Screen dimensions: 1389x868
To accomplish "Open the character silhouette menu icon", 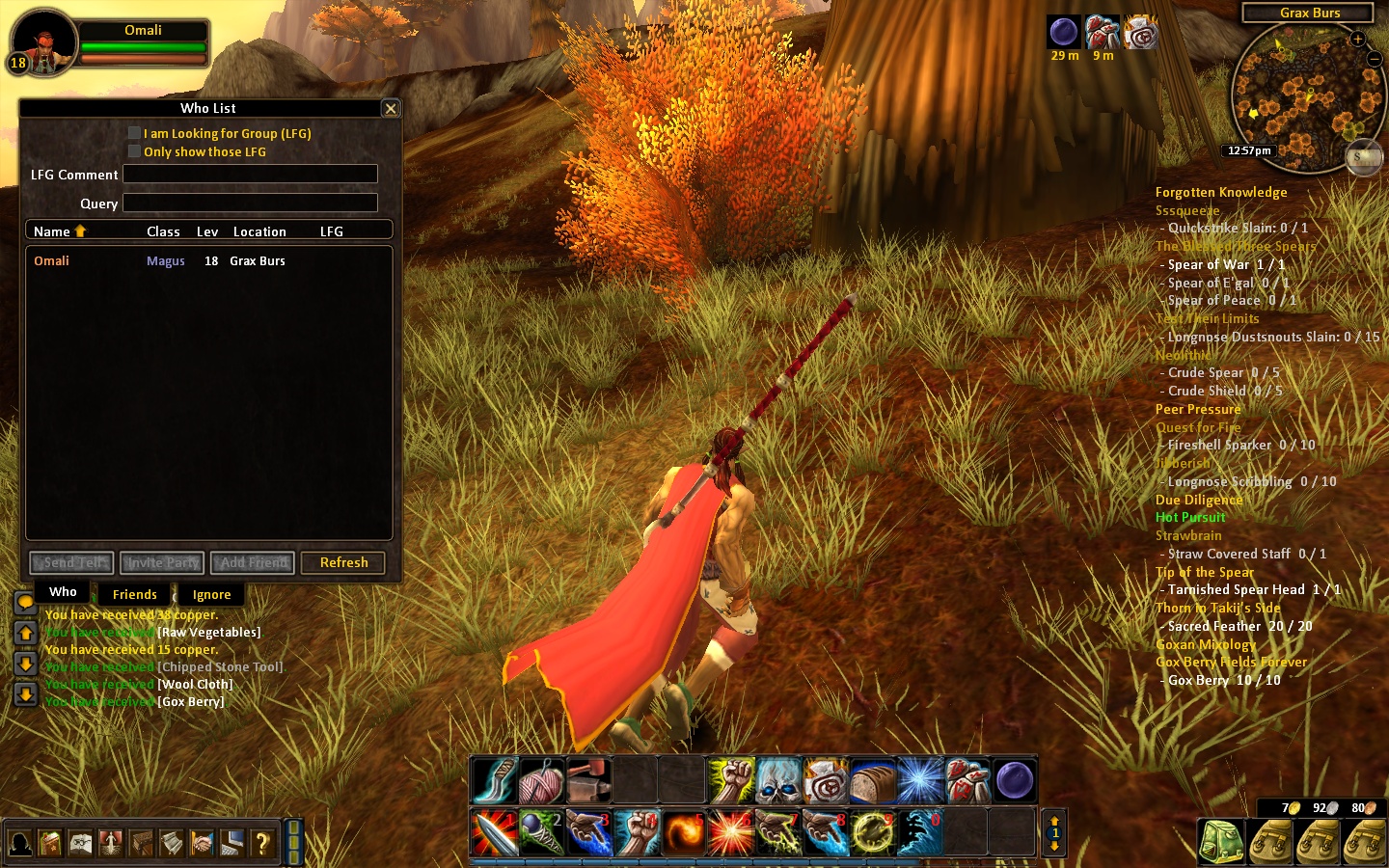I will (20, 844).
